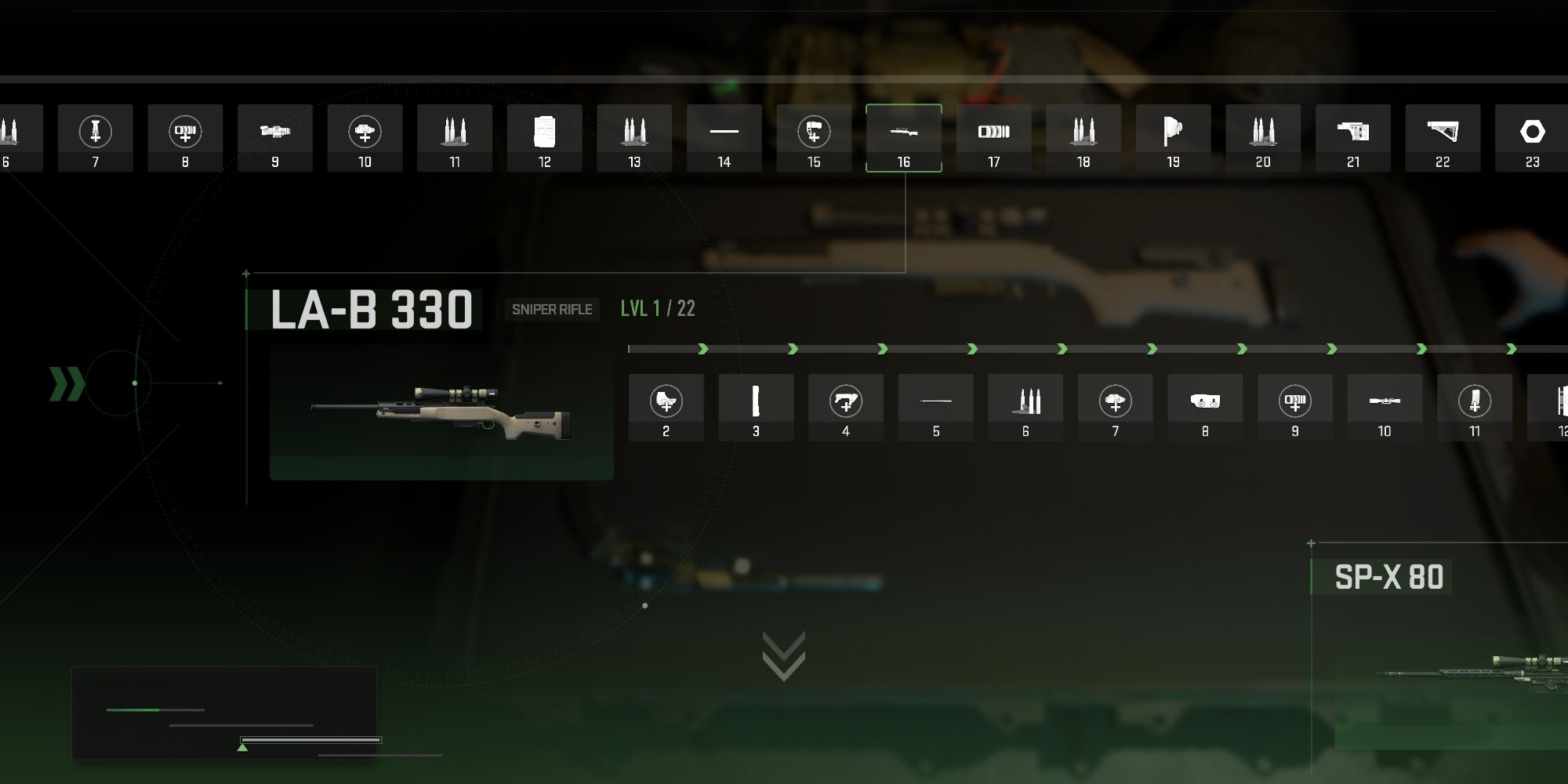1568x784 pixels.
Task: Click the stock attachment icon in slot 22
Action: (1442, 133)
